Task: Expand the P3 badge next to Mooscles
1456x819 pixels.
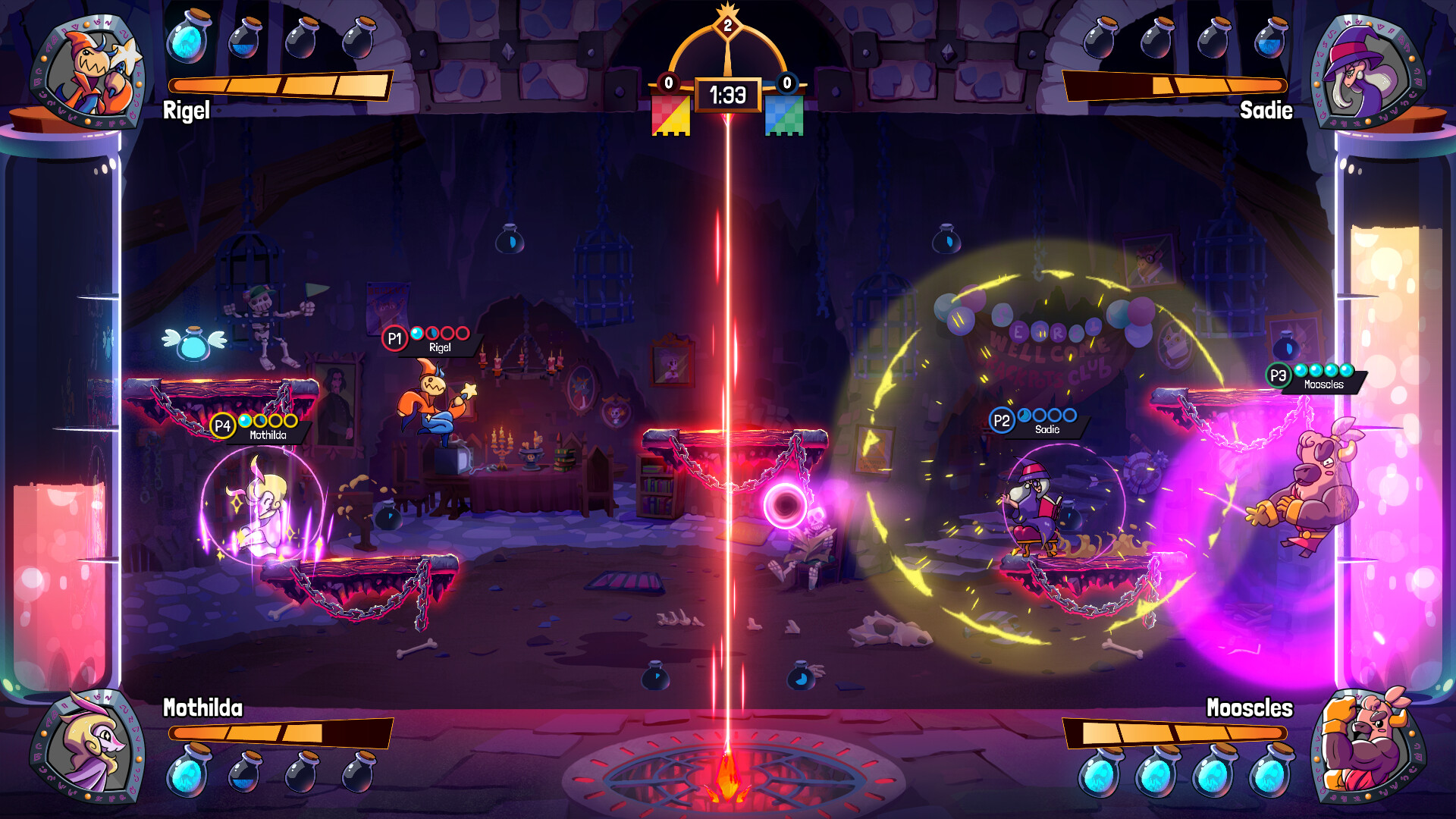Action: (x=1279, y=373)
